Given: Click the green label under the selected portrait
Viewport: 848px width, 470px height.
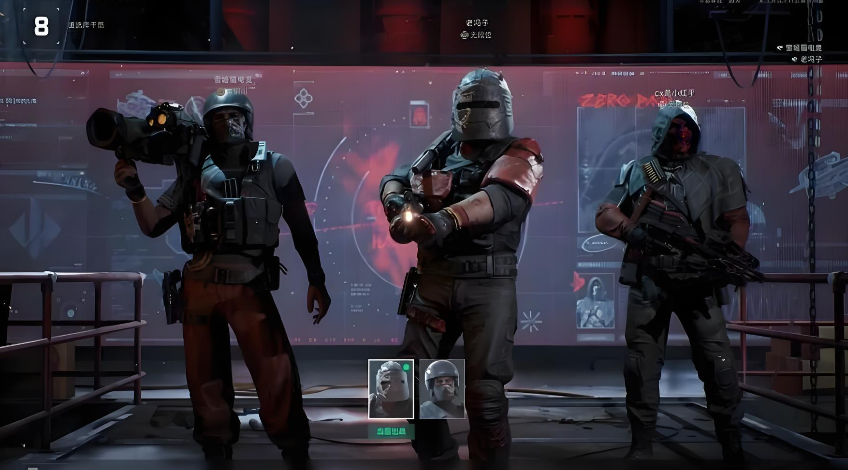Looking at the screenshot, I should (x=391, y=429).
